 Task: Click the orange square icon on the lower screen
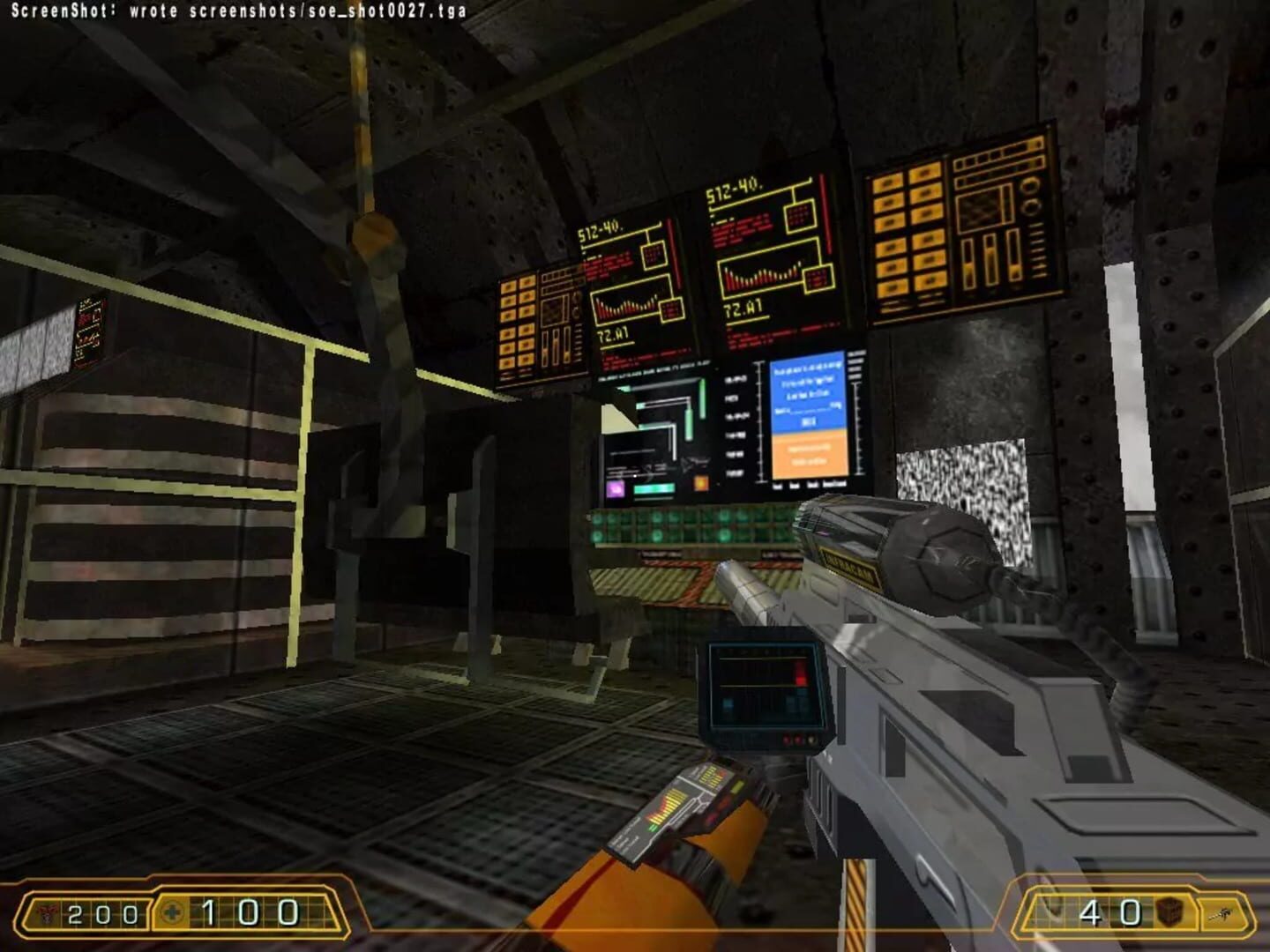702,484
